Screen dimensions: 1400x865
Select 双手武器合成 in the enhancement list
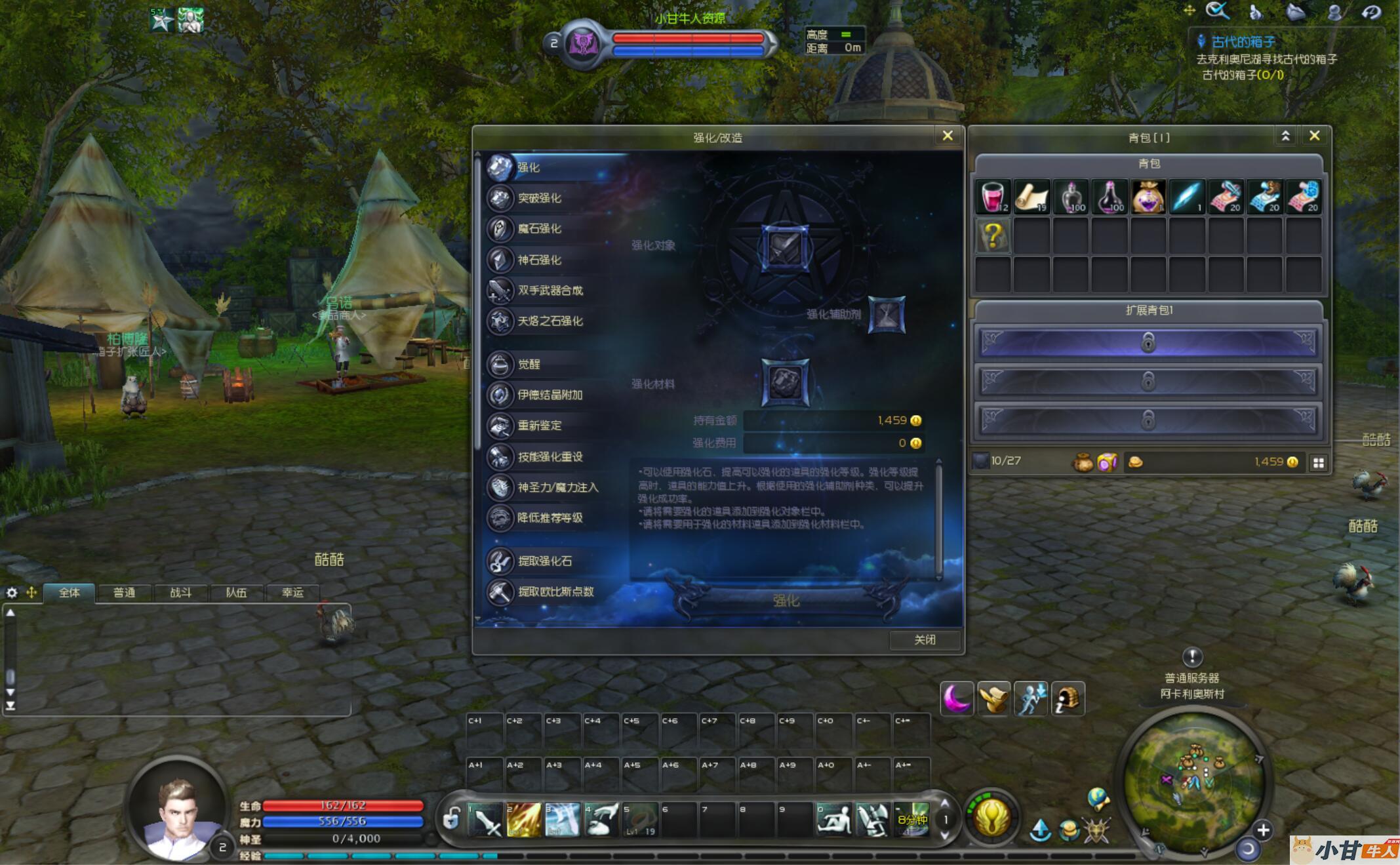[x=550, y=291]
